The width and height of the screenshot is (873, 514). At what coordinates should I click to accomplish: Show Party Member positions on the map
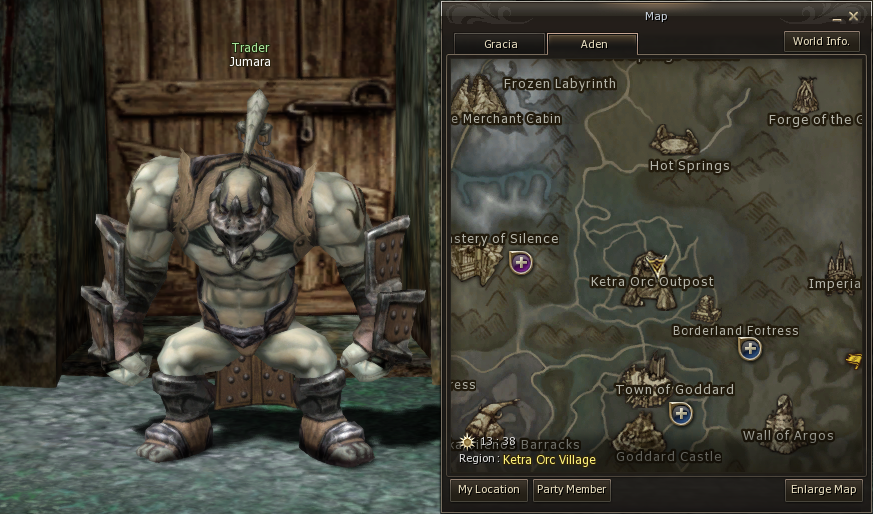(x=571, y=489)
